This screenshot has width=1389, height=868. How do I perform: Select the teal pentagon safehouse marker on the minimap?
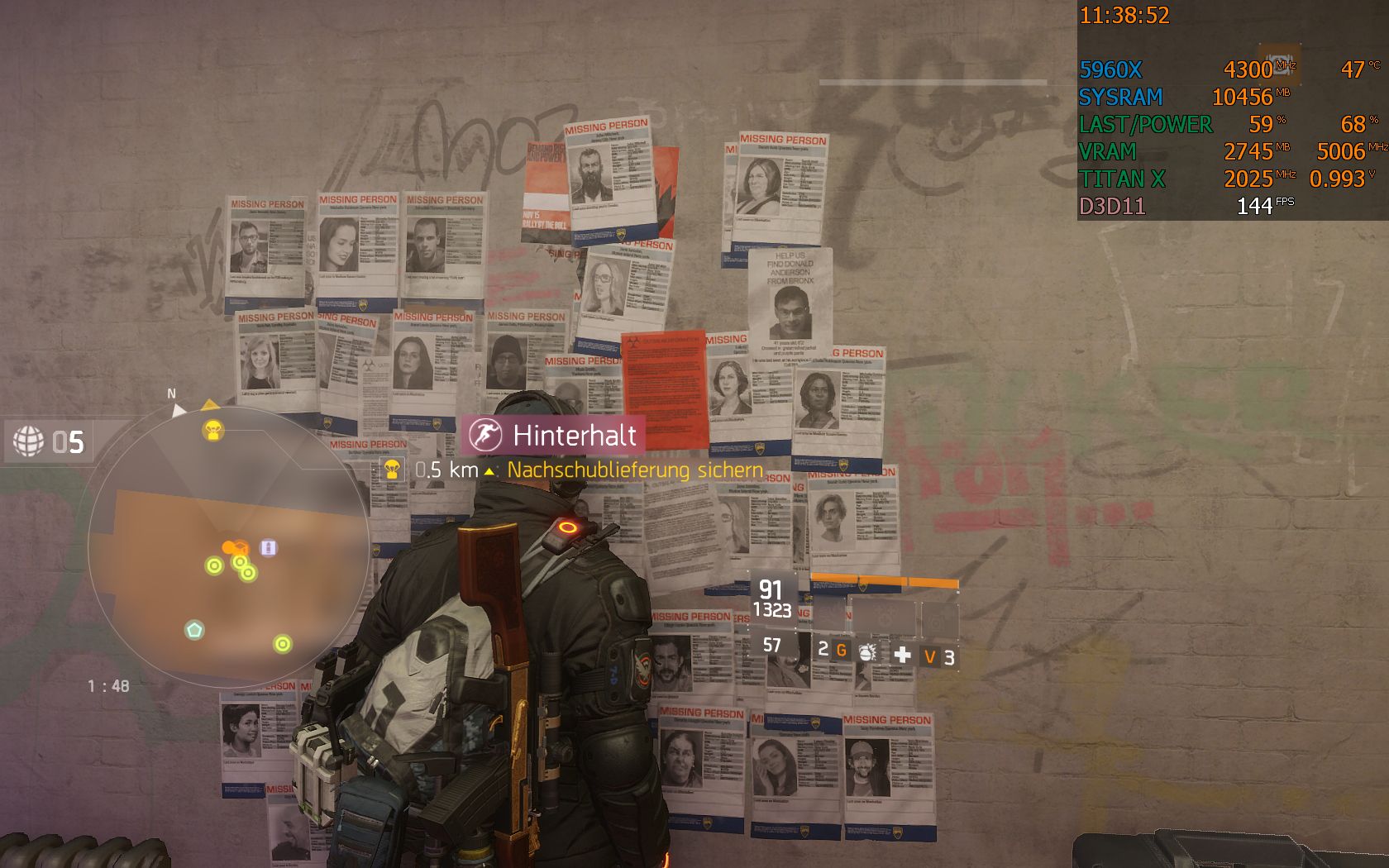193,631
